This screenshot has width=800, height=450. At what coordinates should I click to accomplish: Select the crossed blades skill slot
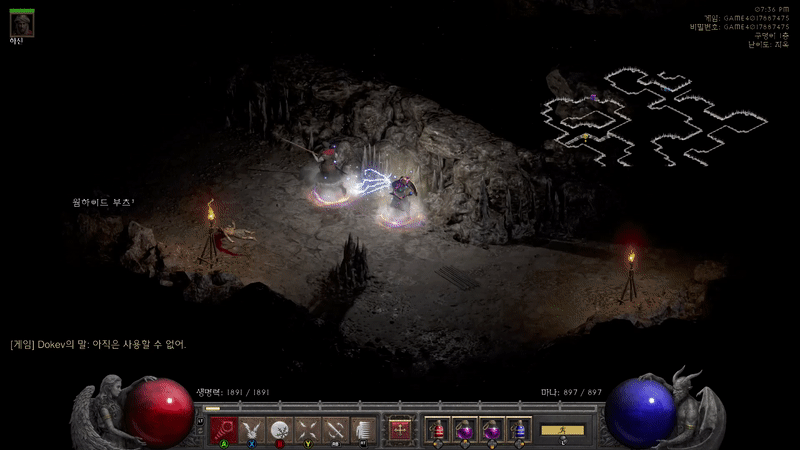pyautogui.click(x=307, y=429)
